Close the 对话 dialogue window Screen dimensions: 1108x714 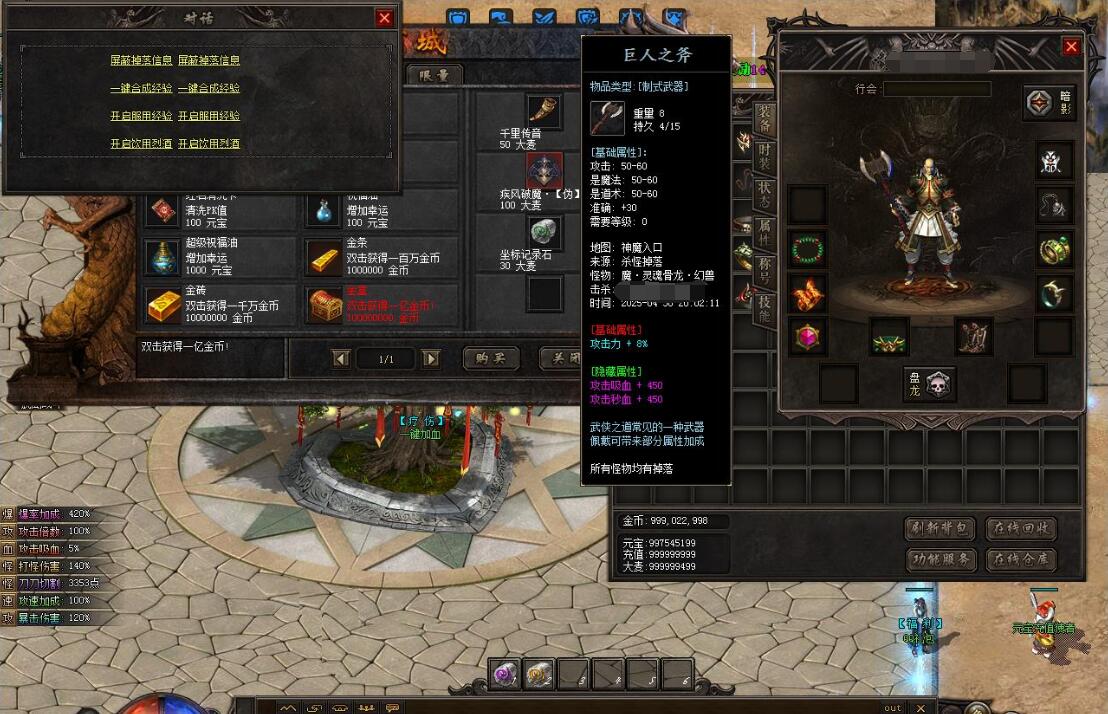pyautogui.click(x=385, y=18)
